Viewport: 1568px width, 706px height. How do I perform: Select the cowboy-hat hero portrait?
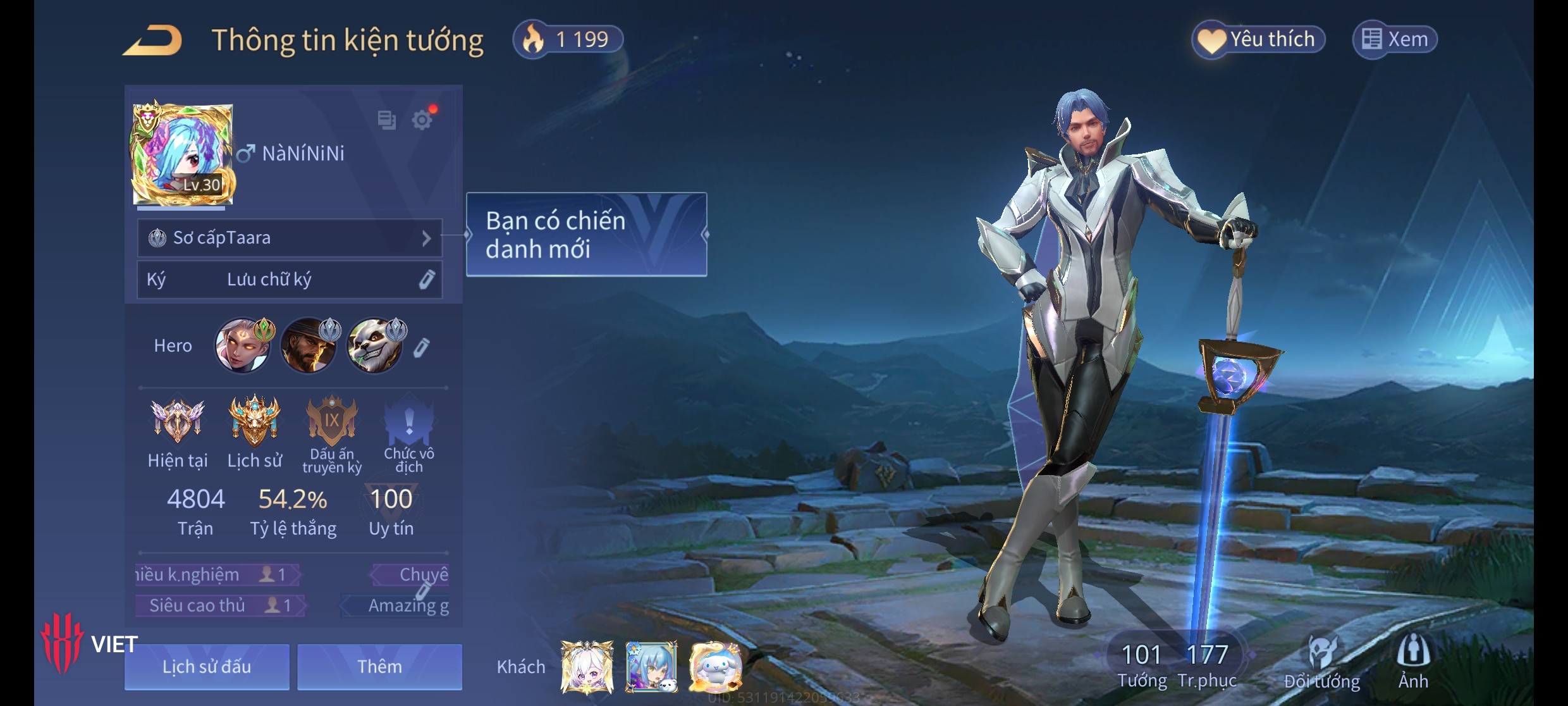(309, 345)
